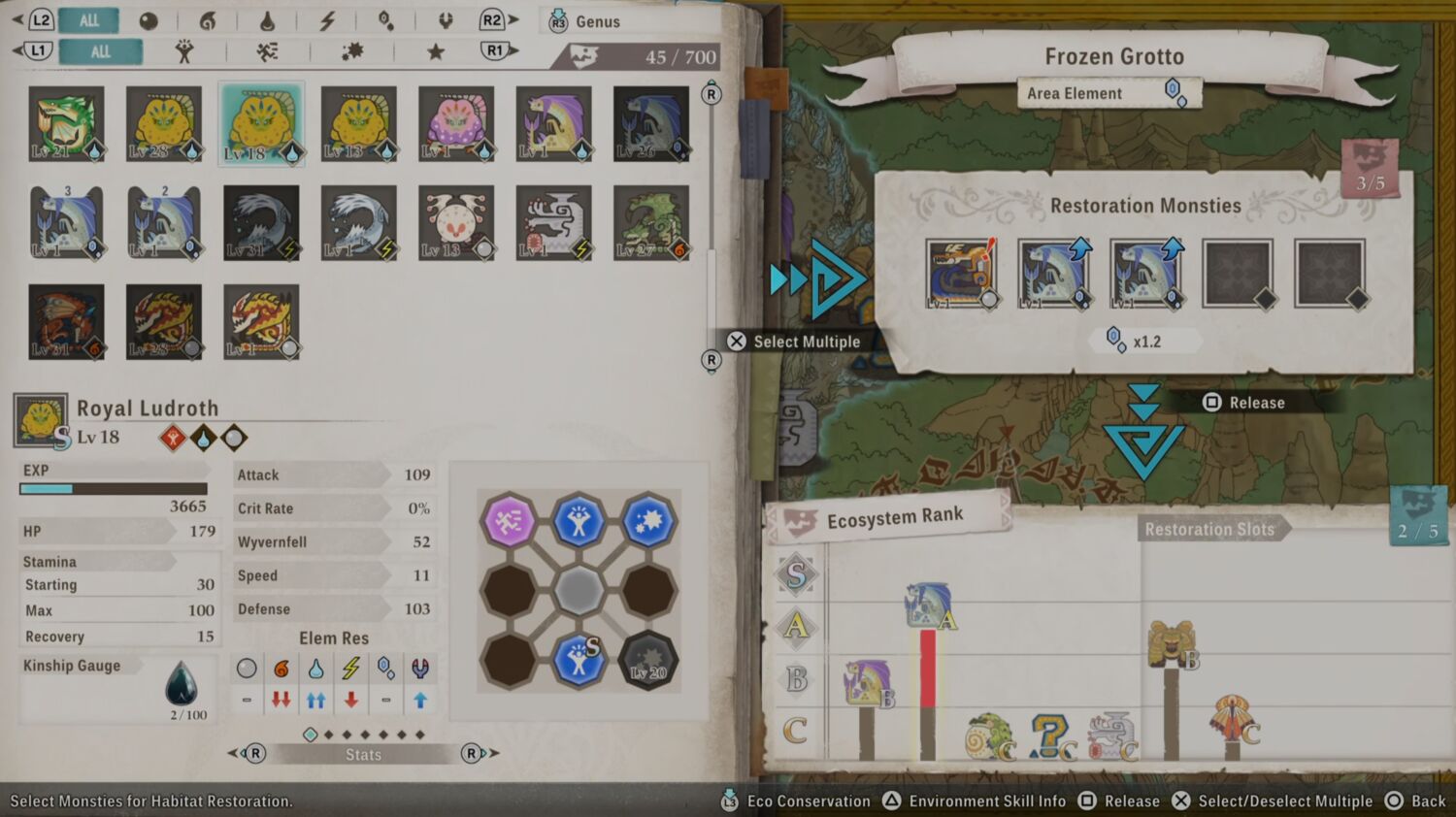Screen dimensions: 1456x817
Task: Pick the pink Lv 1 Purple Ludroth
Action: pos(456,124)
